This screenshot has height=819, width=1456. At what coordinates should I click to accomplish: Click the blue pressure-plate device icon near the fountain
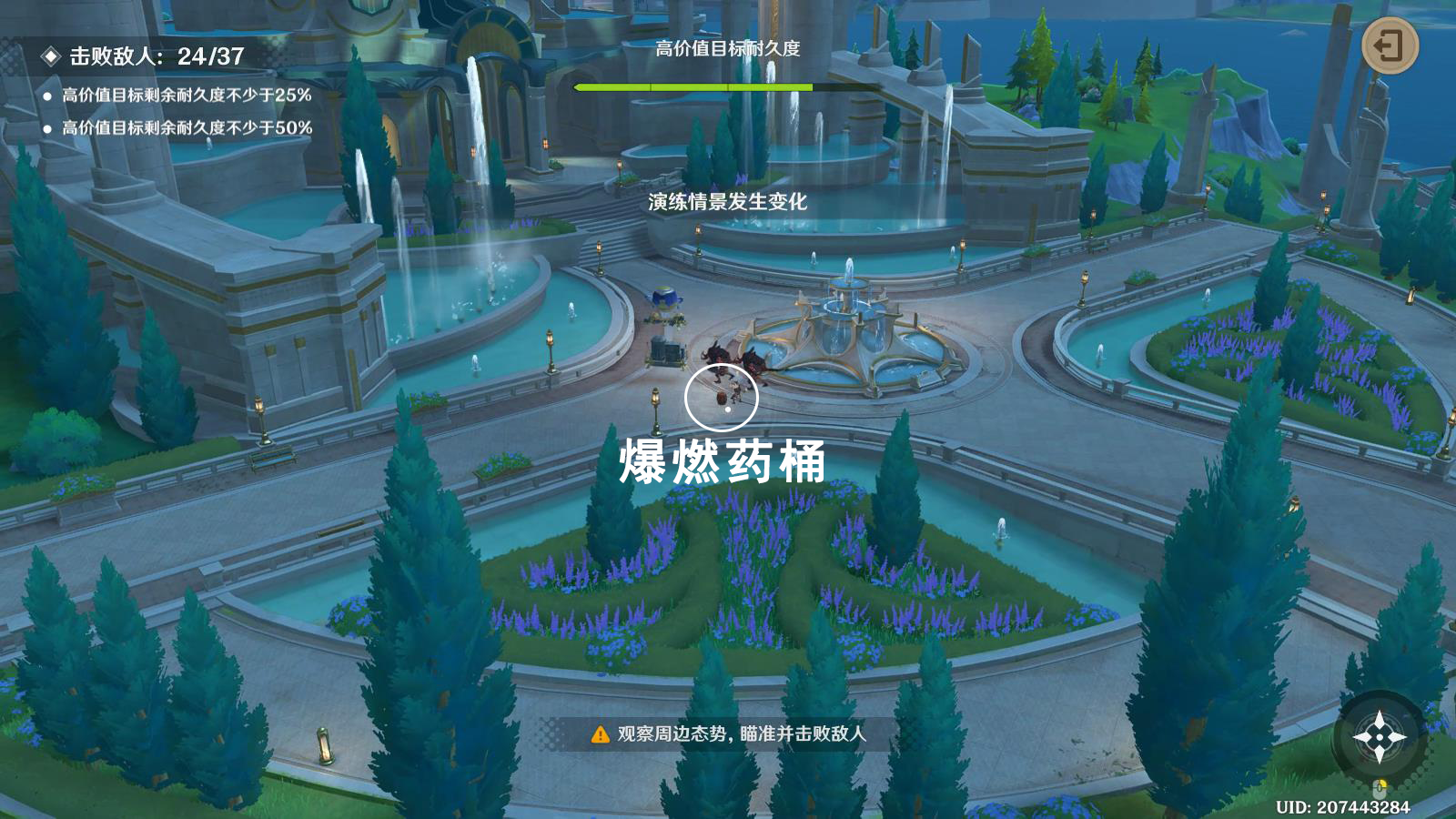[x=667, y=298]
